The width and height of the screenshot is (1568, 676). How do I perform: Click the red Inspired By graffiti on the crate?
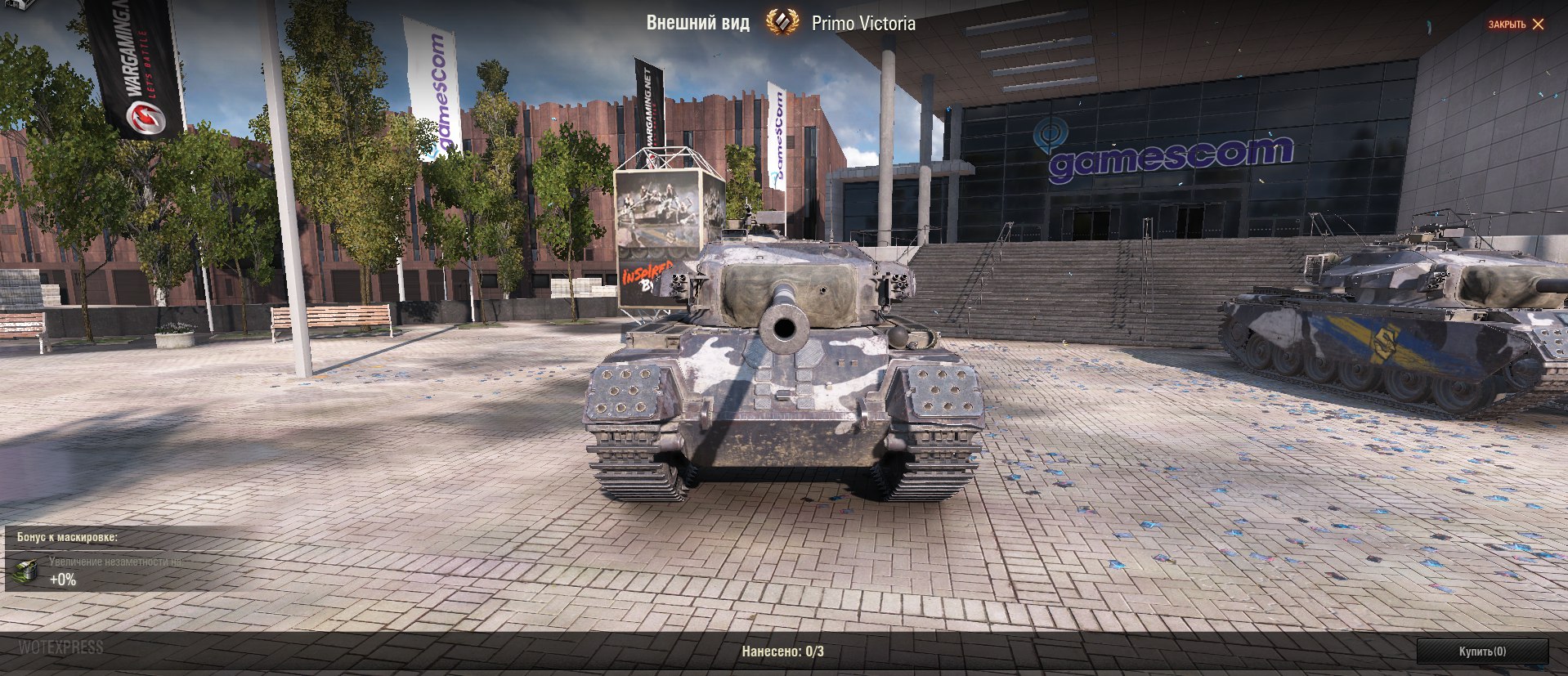(650, 275)
